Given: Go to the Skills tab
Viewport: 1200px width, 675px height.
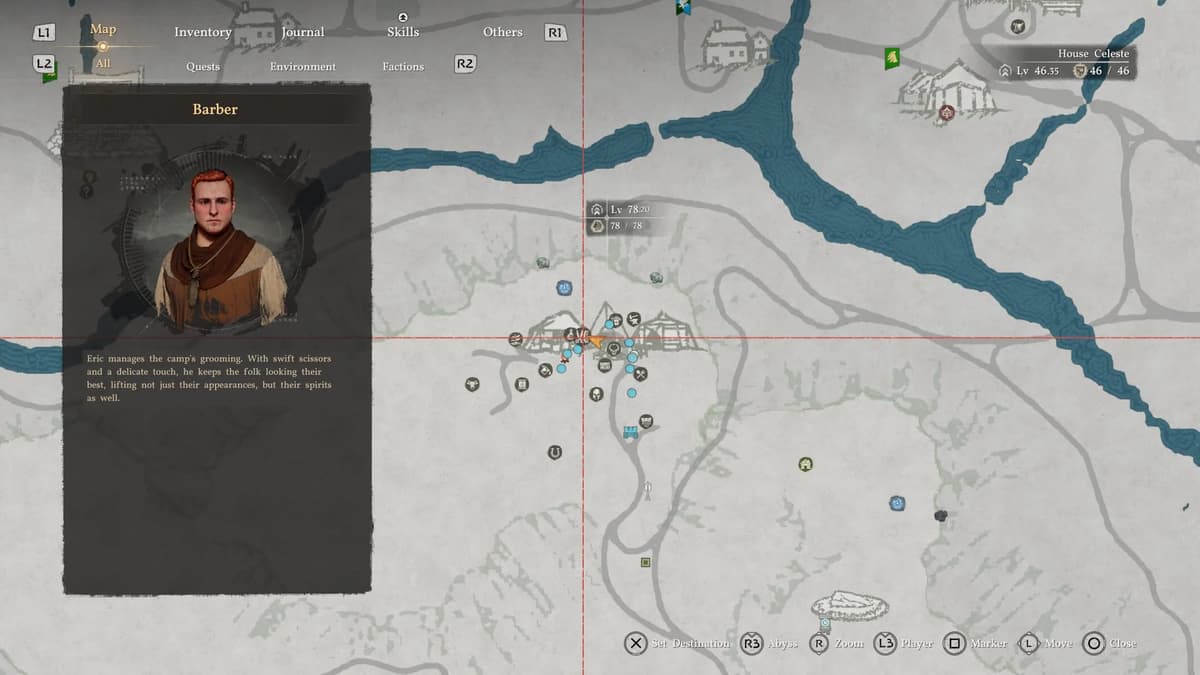Looking at the screenshot, I should point(403,32).
